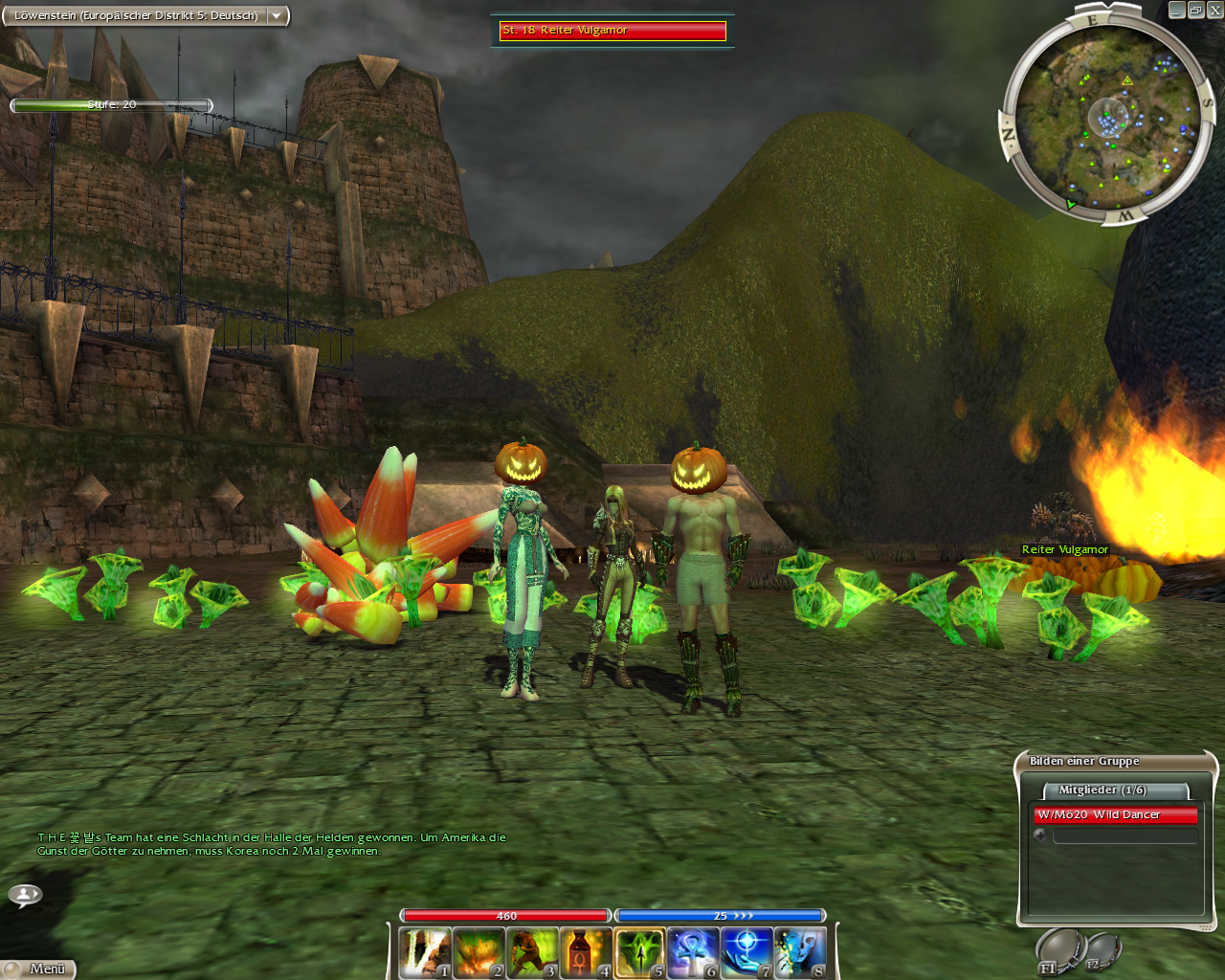Image resolution: width=1225 pixels, height=980 pixels.
Task: Open the chat speech bubble icon
Action: pyautogui.click(x=25, y=895)
